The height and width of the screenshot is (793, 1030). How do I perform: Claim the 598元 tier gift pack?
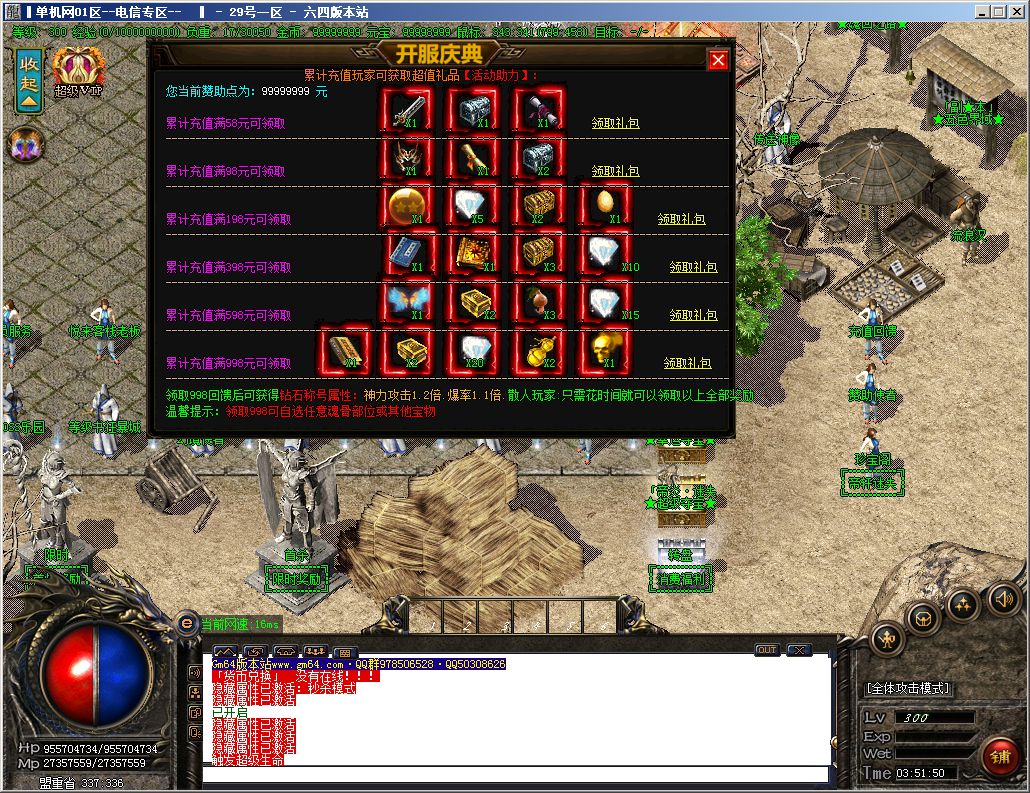click(693, 315)
